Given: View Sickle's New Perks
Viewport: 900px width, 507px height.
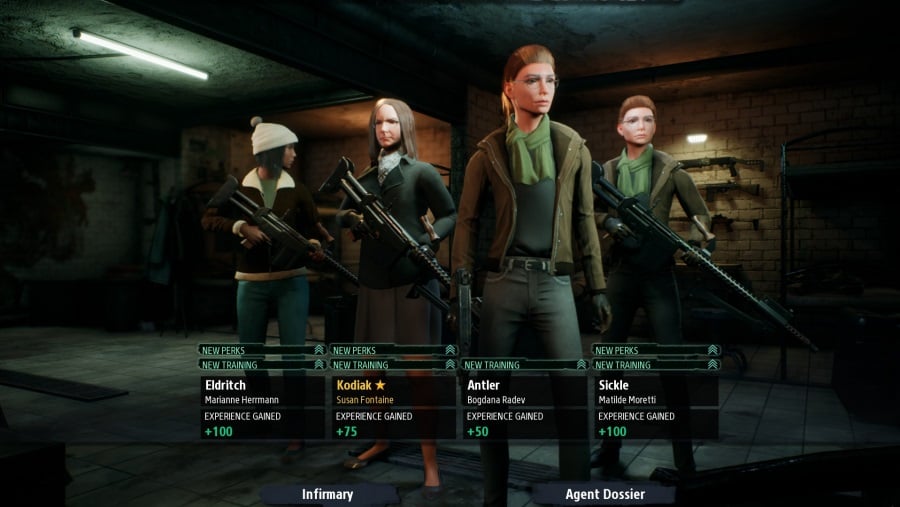Looking at the screenshot, I should point(655,350).
